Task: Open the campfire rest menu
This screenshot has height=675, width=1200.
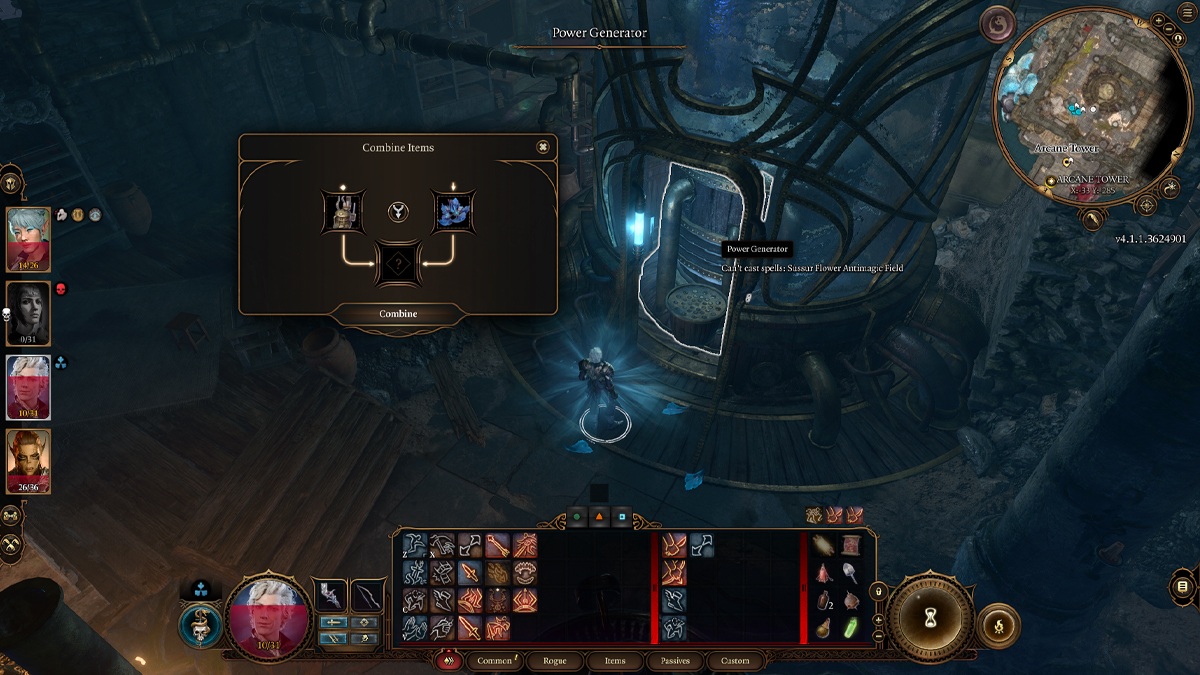Action: 997,625
